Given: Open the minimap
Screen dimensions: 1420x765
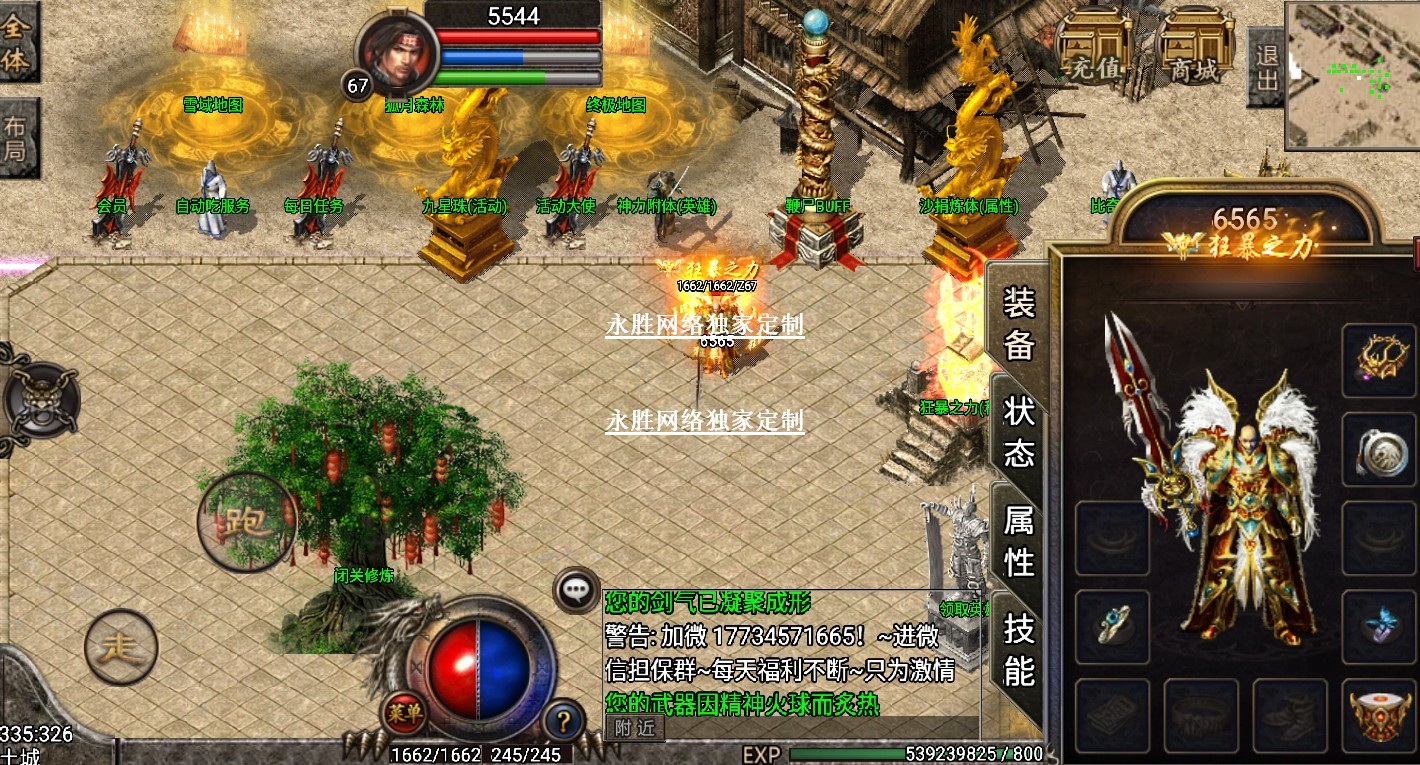Looking at the screenshot, I should click(1352, 75).
